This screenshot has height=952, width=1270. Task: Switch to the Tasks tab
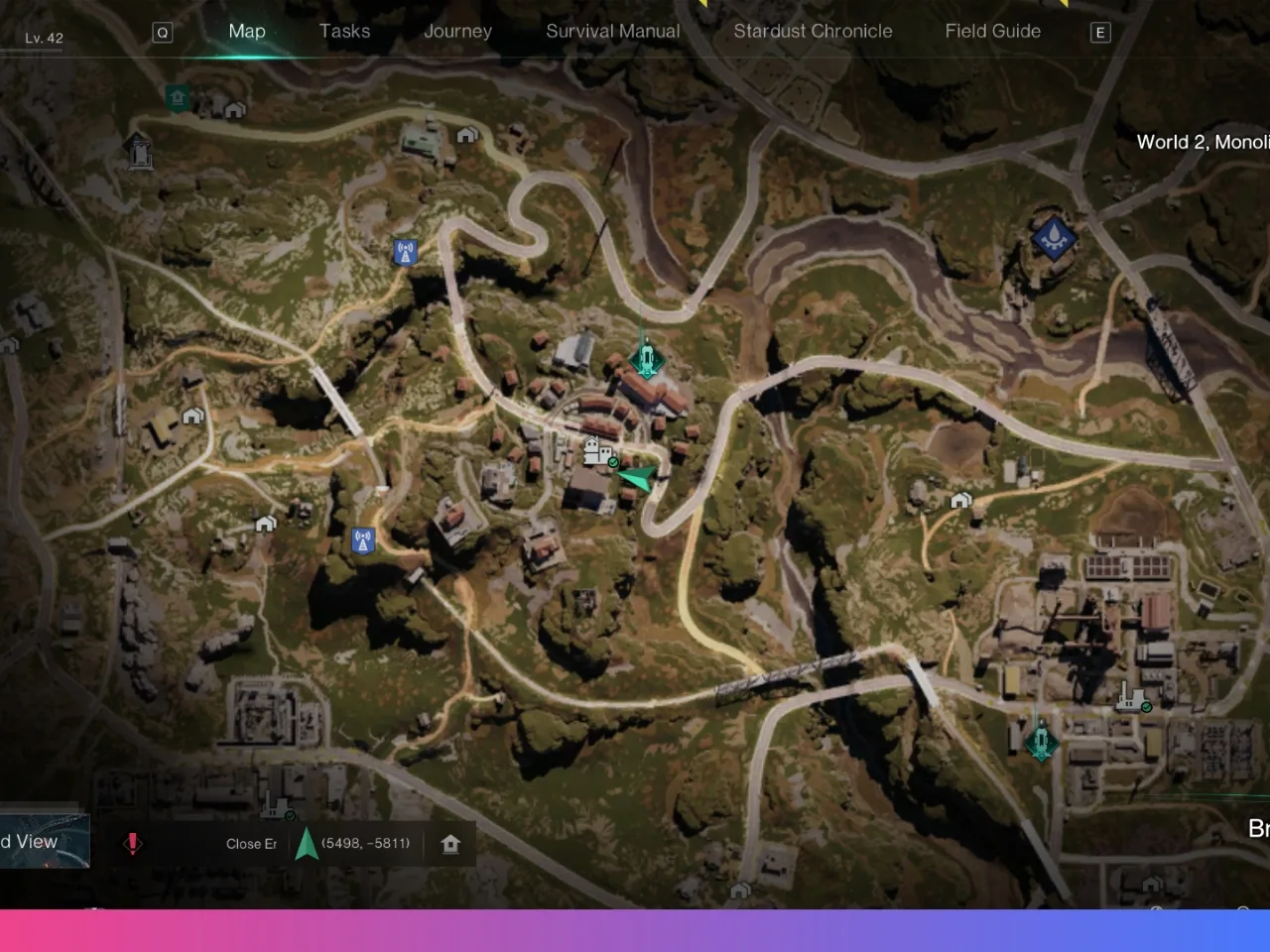click(344, 31)
